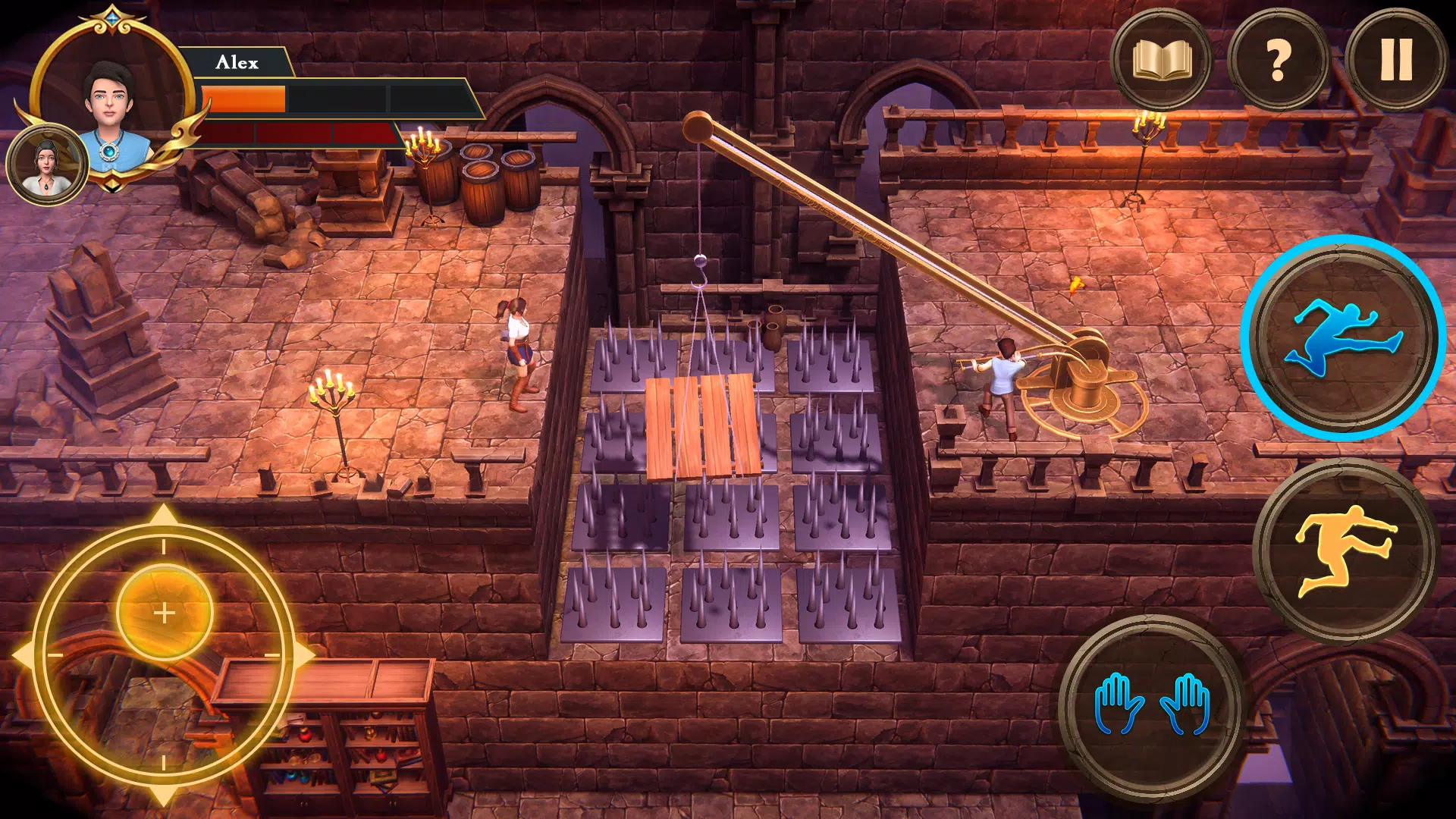
Task: Tap the blue sprinting figure action button
Action: [1343, 338]
